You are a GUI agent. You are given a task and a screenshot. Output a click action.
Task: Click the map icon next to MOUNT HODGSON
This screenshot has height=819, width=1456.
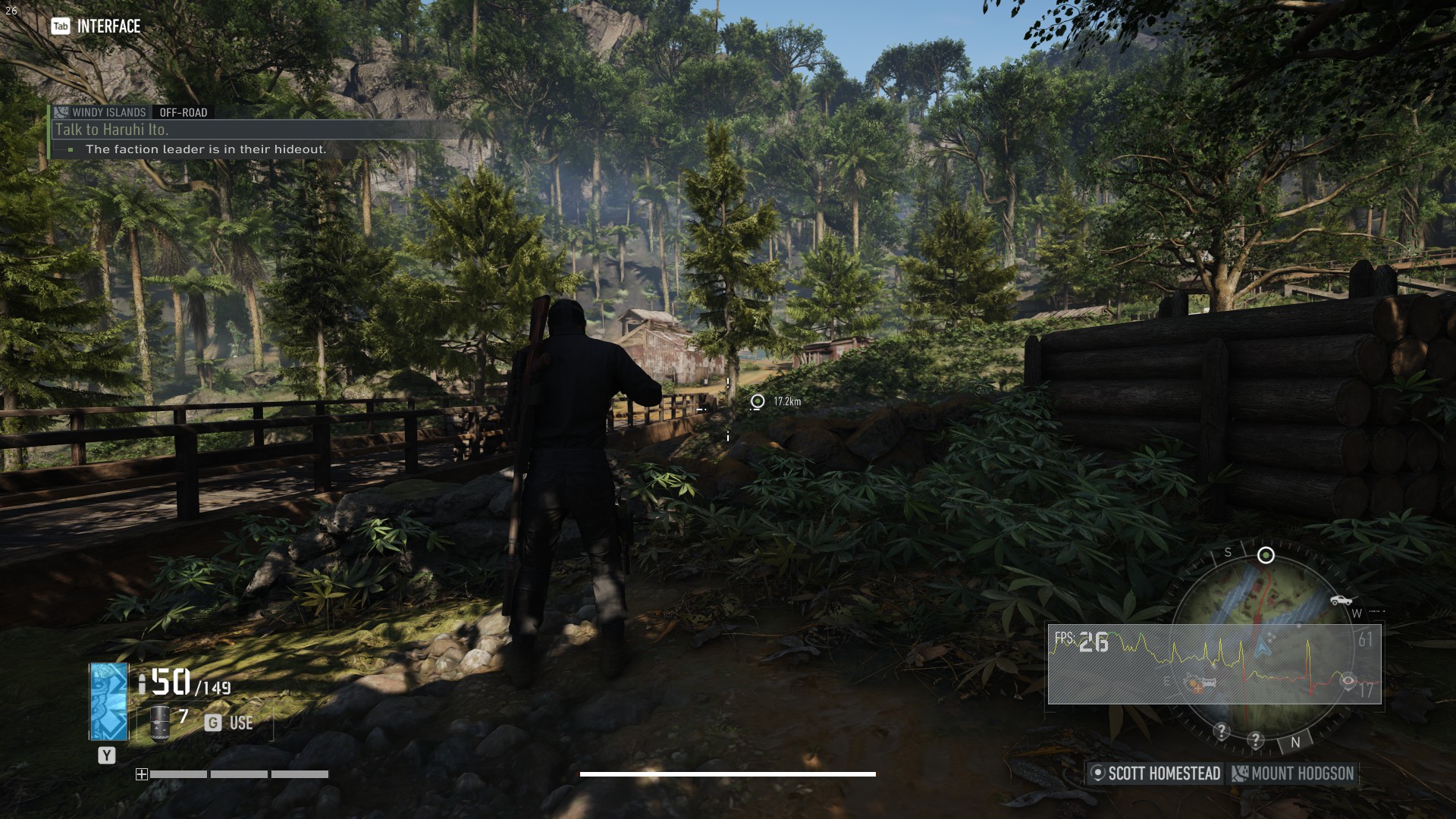click(x=1241, y=774)
